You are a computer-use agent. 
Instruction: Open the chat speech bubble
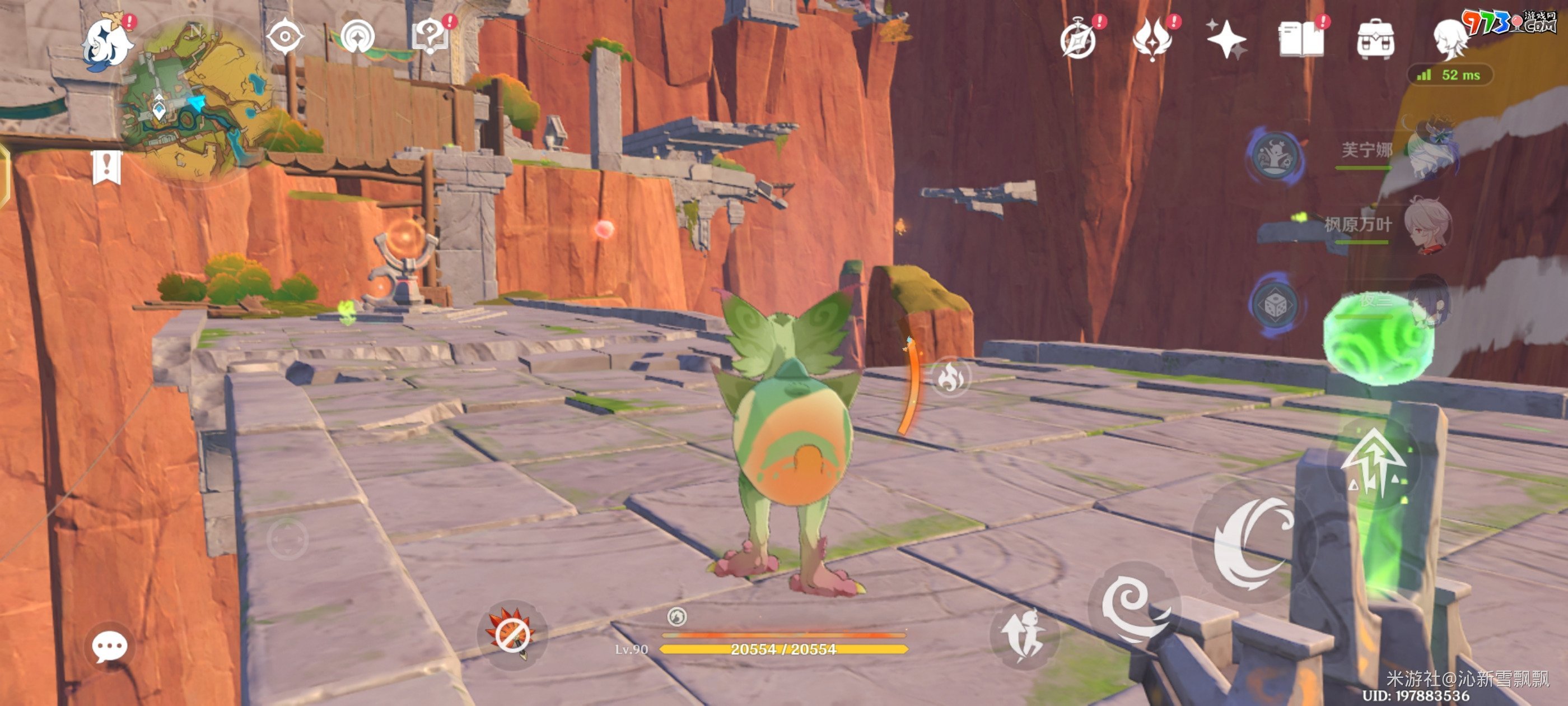click(110, 646)
